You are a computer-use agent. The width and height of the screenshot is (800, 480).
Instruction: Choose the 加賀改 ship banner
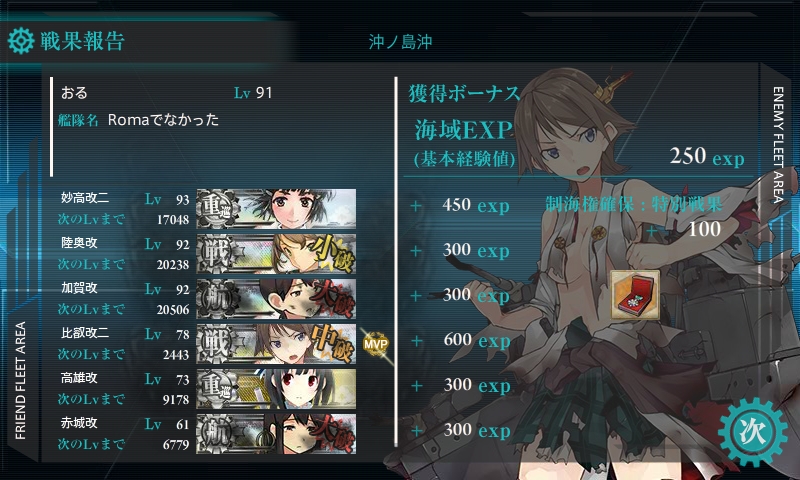click(276, 296)
